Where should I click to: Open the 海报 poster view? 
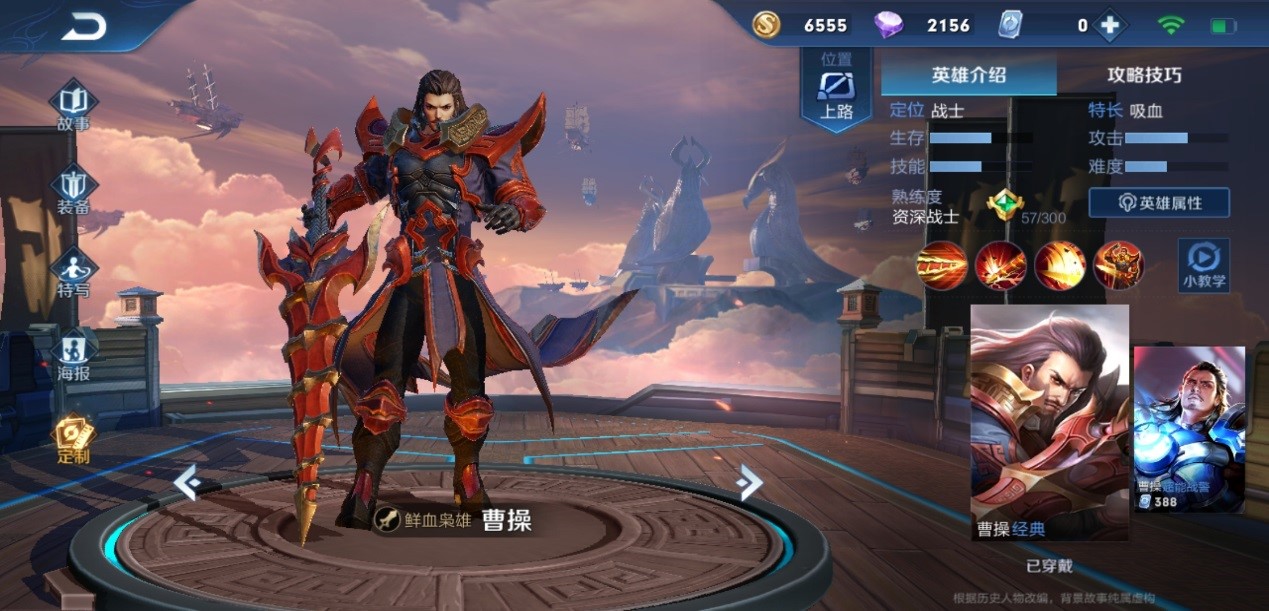(x=73, y=354)
